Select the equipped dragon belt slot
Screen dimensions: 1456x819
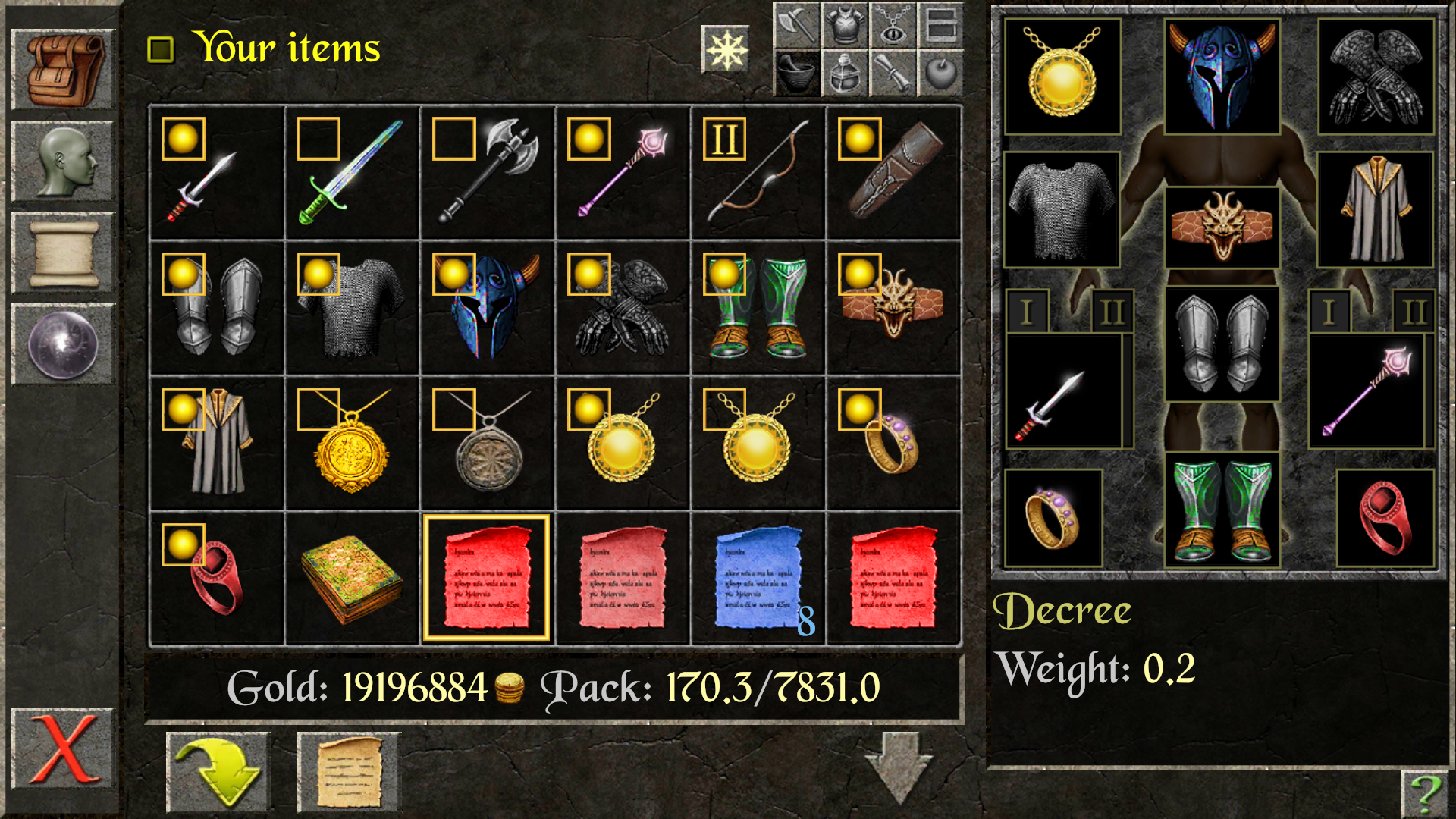pos(1222,227)
